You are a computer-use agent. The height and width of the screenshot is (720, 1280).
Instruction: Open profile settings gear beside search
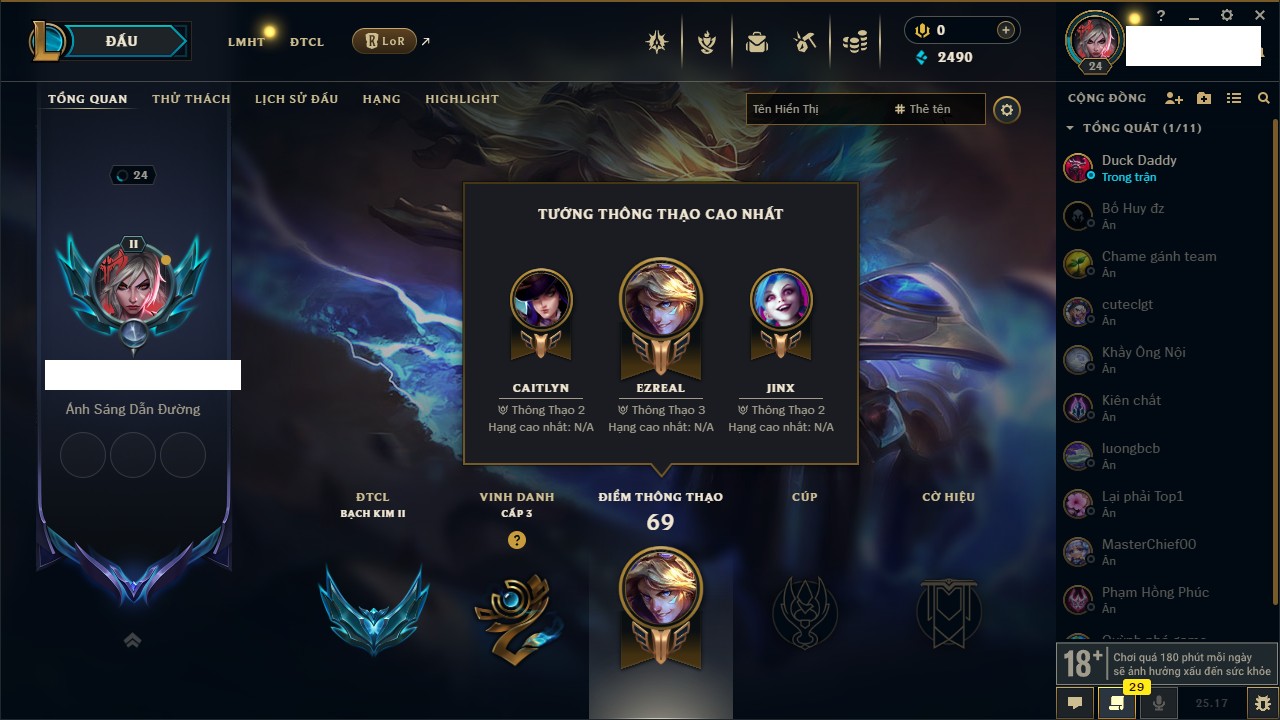pos(1007,110)
